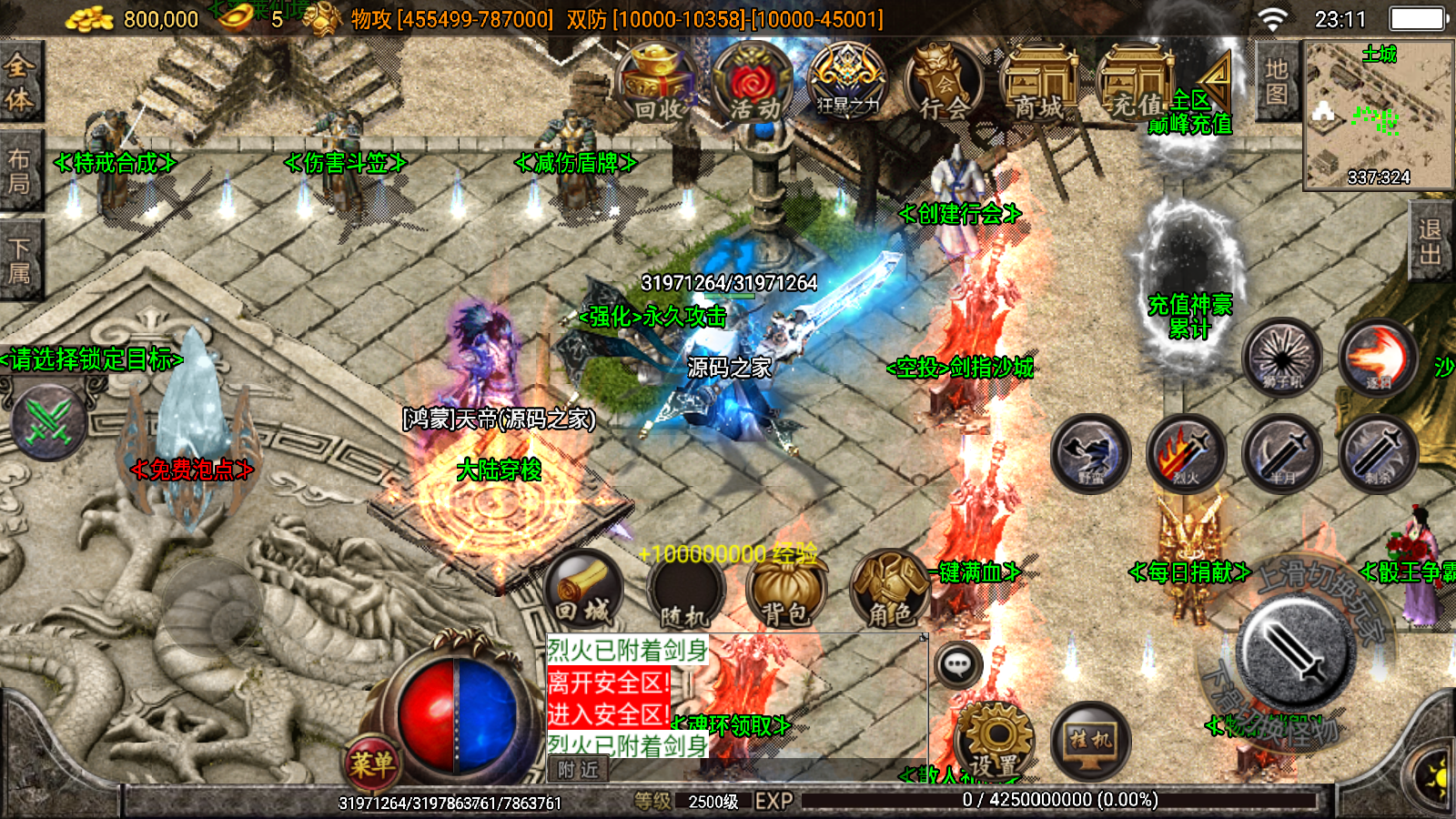Open the 活动 events menu
This screenshot has height=819, width=1456.
(x=753, y=82)
